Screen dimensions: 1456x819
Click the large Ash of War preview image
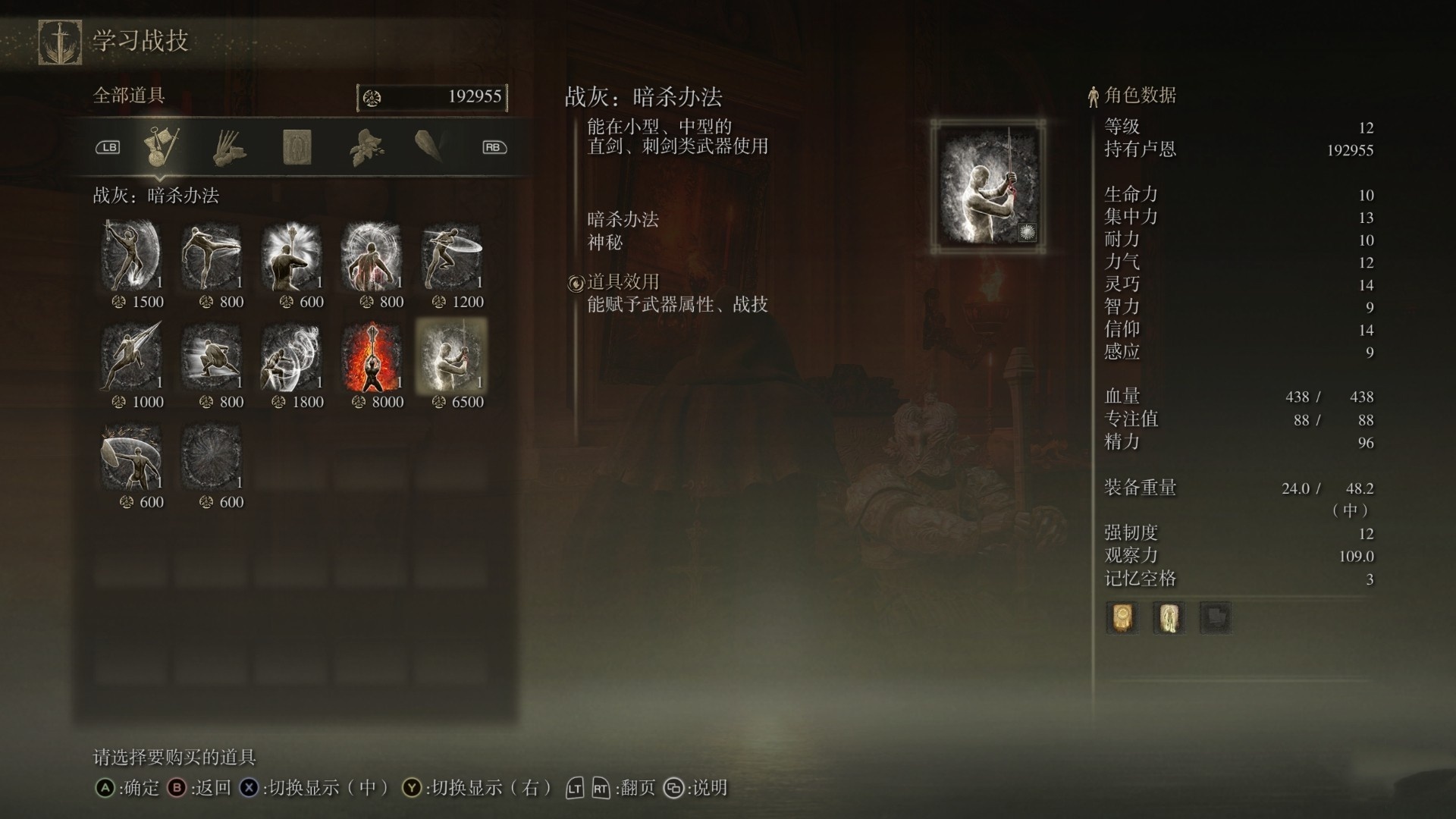(988, 186)
